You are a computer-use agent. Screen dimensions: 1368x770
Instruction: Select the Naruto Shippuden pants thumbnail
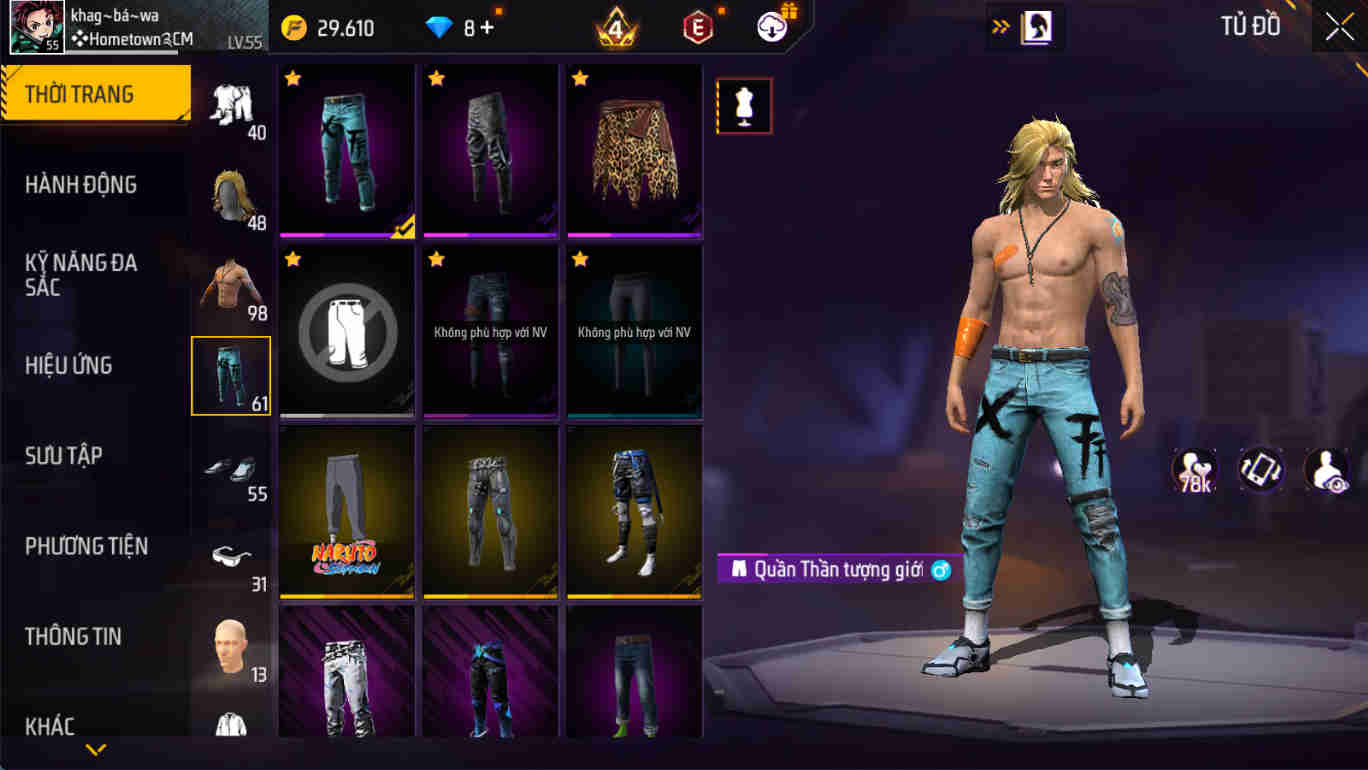(346, 511)
